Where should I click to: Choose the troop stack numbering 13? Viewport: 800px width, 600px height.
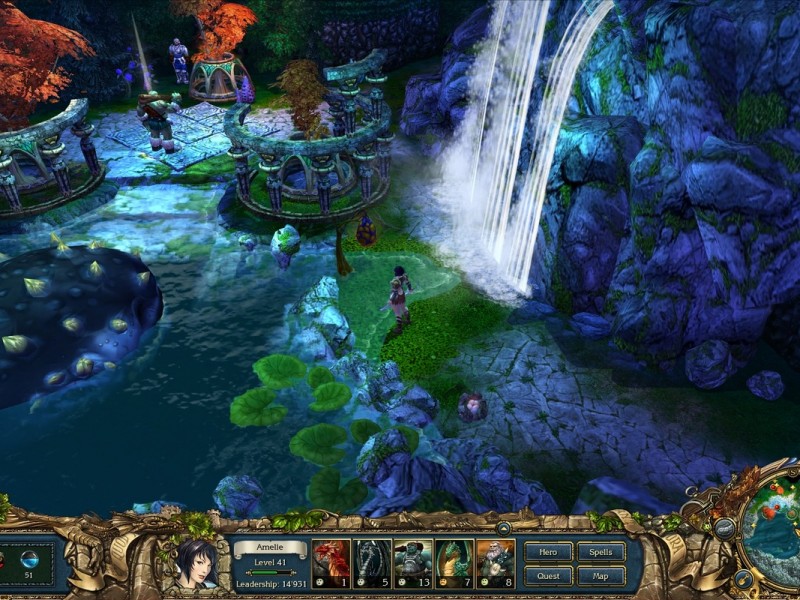[413, 563]
